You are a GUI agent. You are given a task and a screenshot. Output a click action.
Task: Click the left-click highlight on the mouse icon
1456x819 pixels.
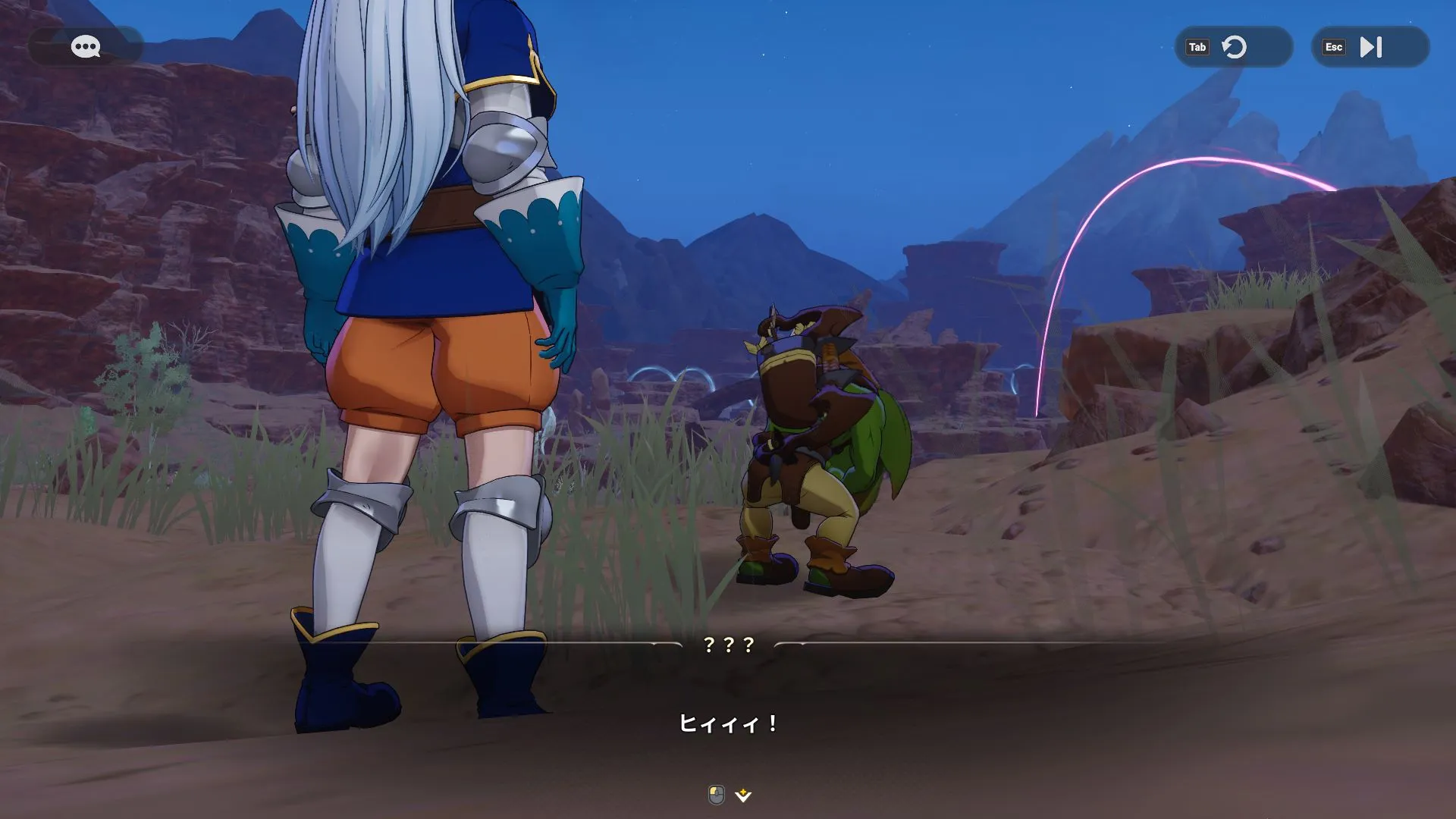pyautogui.click(x=713, y=792)
